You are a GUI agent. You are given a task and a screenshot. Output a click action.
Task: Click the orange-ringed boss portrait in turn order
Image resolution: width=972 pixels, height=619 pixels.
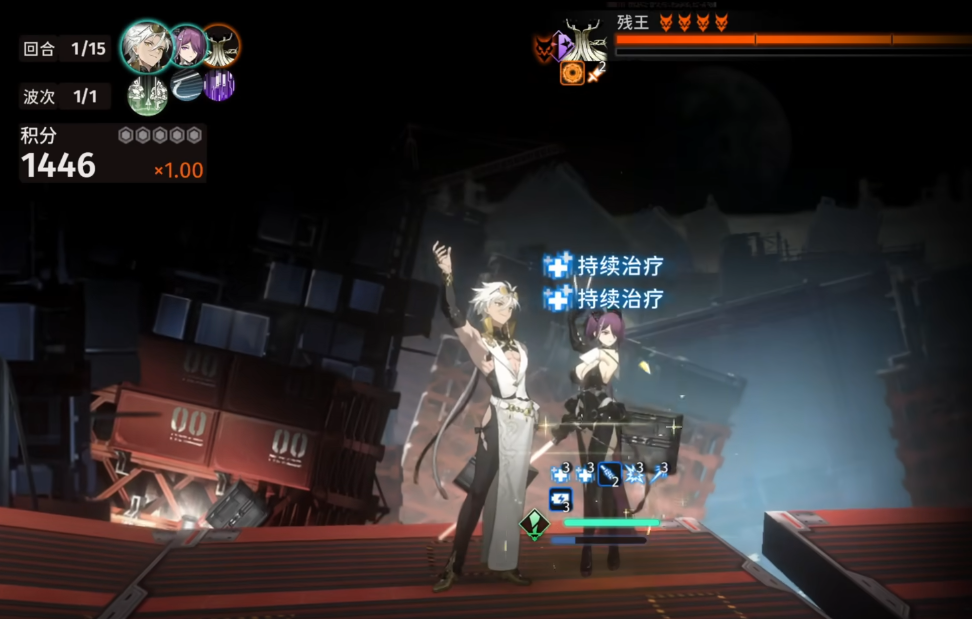coord(221,46)
